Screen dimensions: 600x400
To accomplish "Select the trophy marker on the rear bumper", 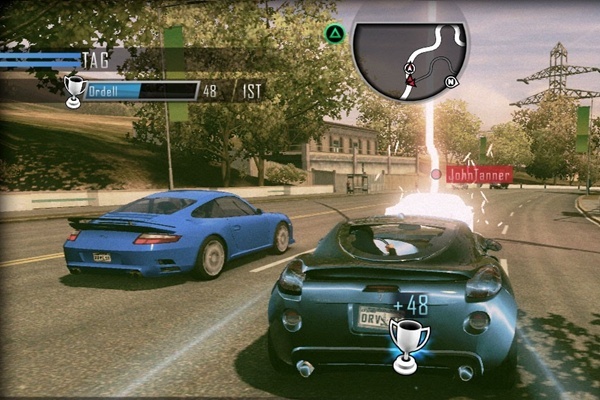I will (x=409, y=343).
